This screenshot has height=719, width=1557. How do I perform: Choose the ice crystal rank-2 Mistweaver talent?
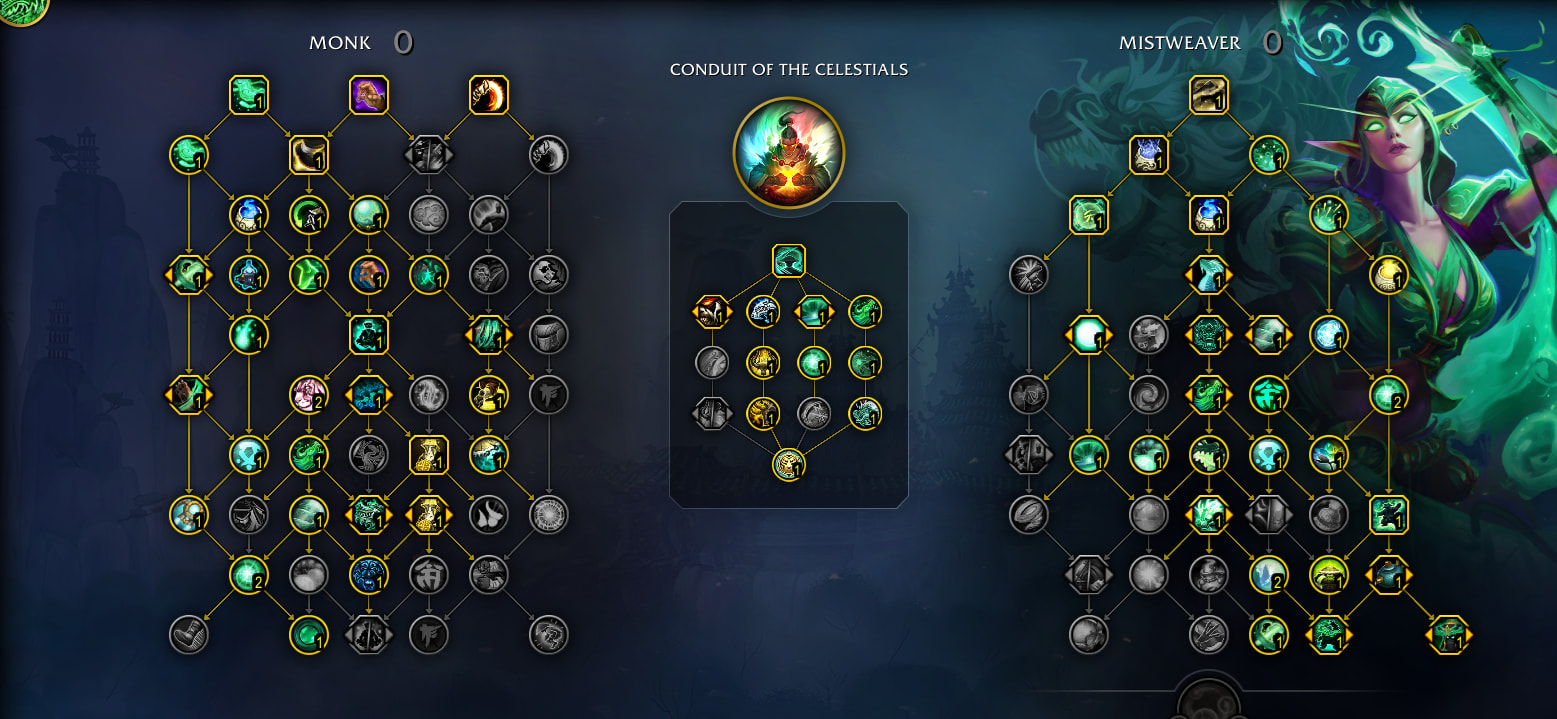coord(1268,575)
